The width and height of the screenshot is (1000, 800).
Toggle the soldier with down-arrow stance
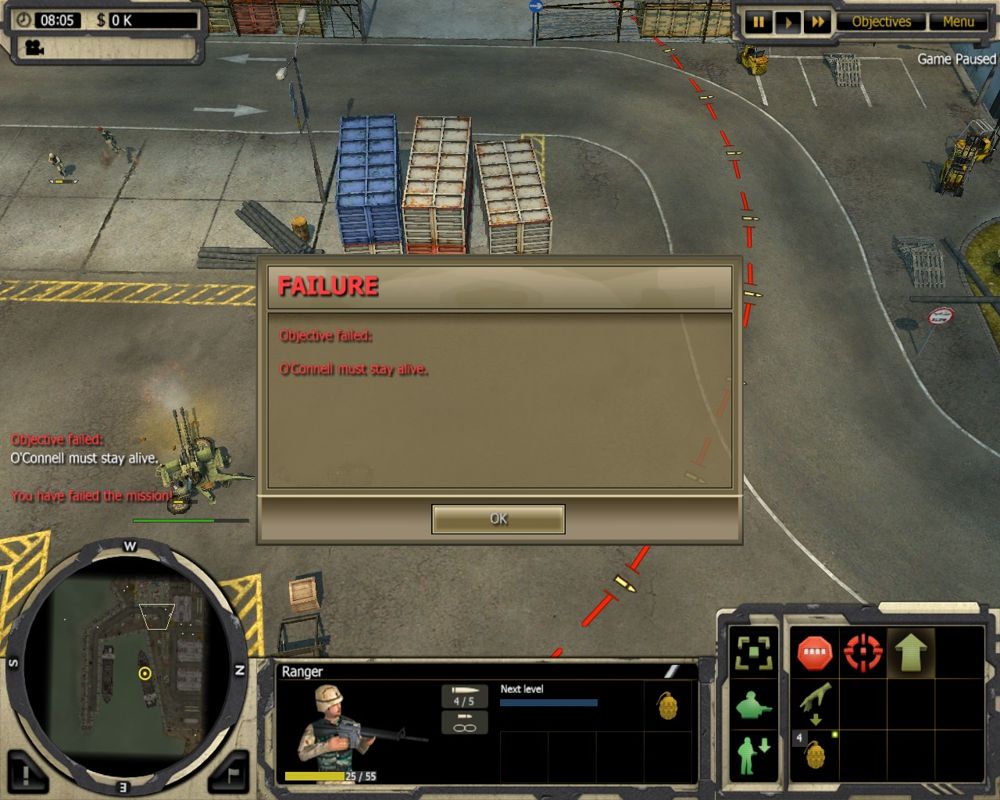pyautogui.click(x=752, y=755)
